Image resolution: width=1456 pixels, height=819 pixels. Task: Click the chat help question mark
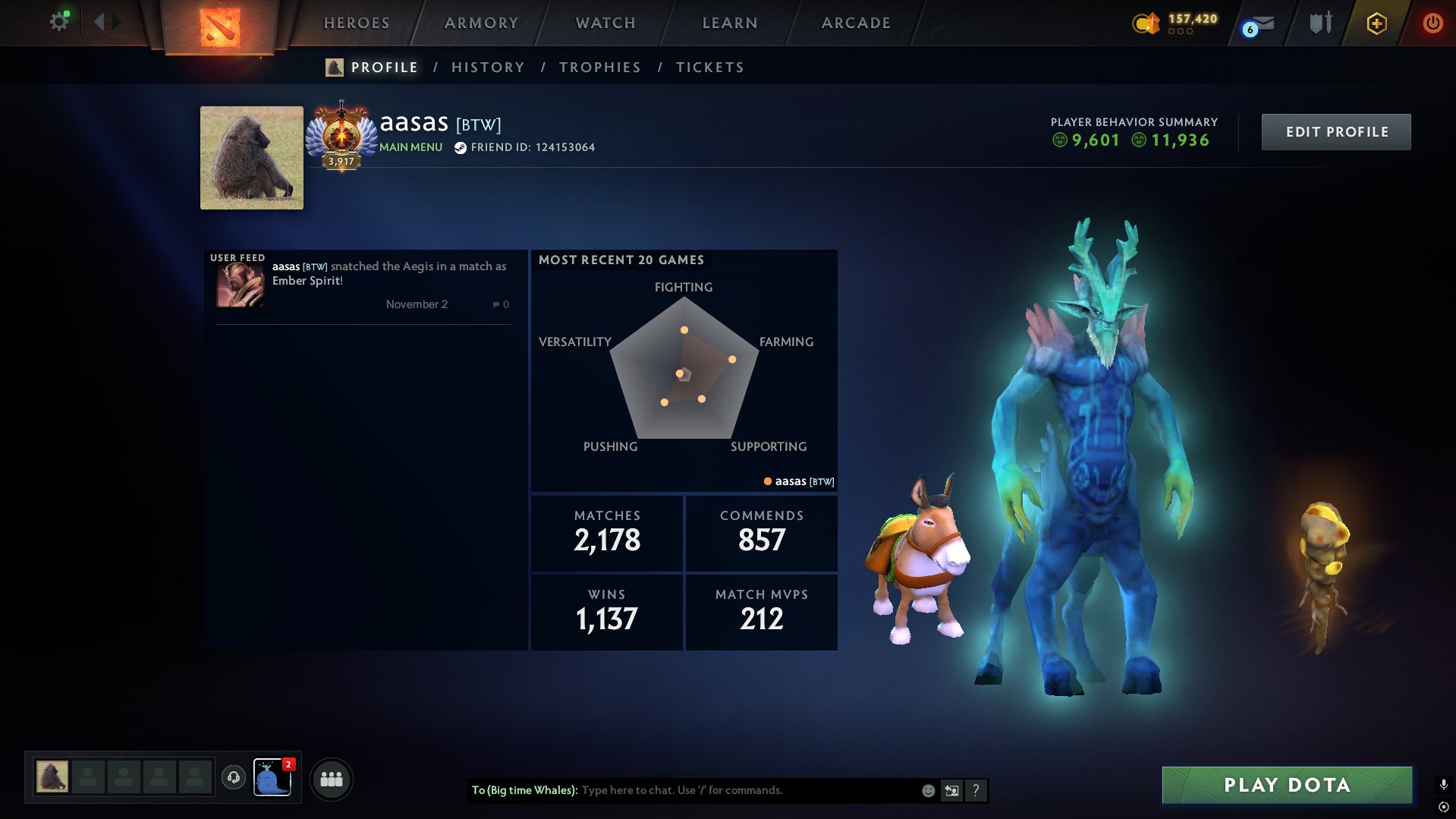point(976,790)
